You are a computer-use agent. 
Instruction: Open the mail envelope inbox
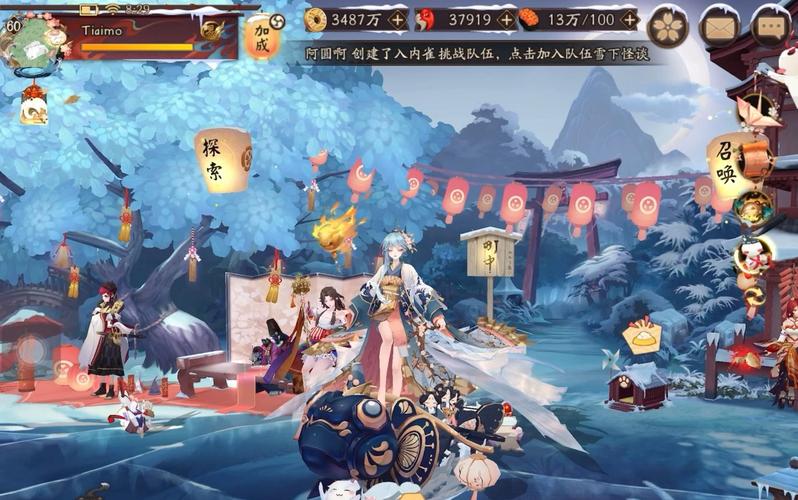coord(719,26)
